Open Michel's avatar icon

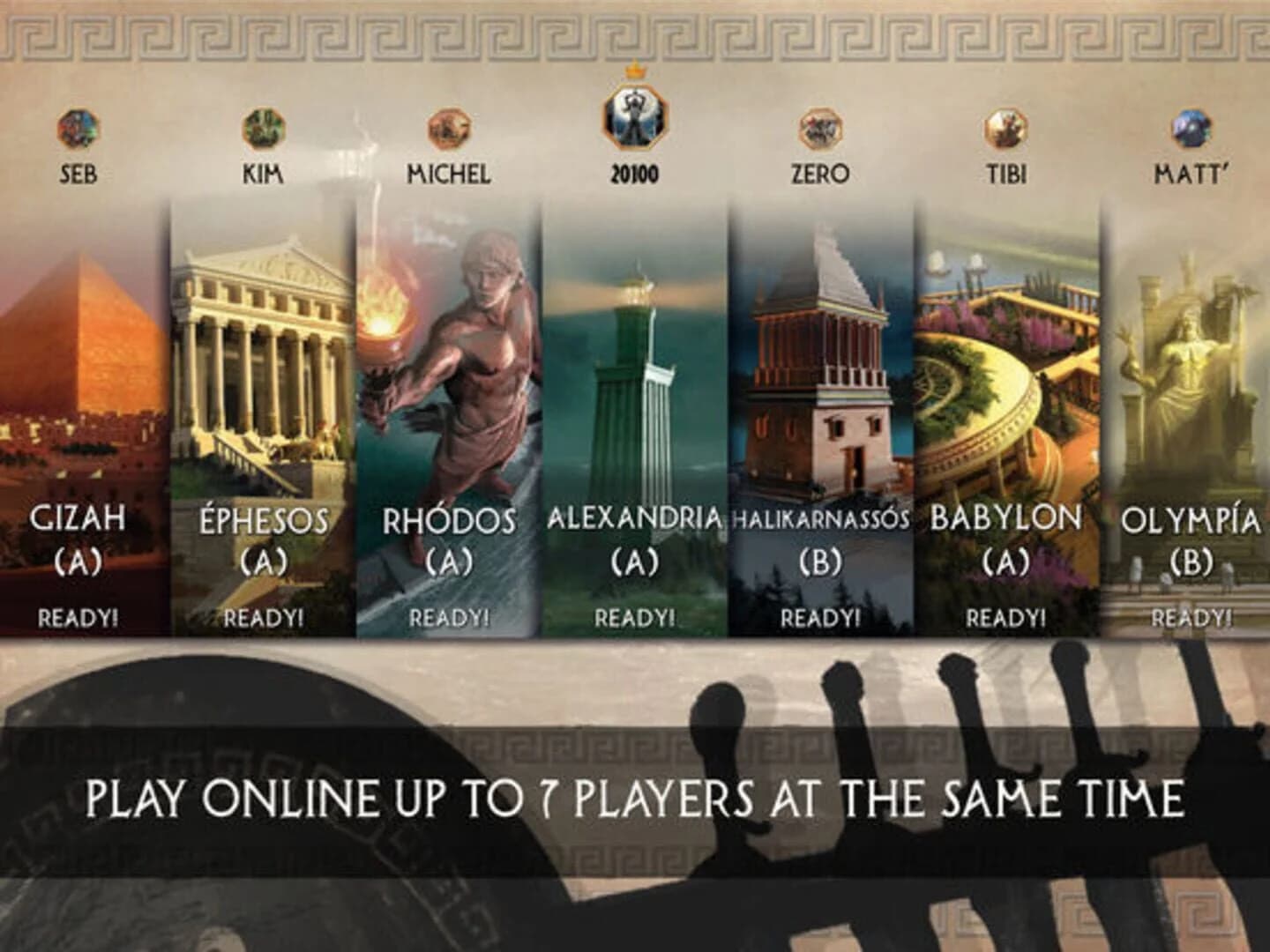[x=450, y=129]
